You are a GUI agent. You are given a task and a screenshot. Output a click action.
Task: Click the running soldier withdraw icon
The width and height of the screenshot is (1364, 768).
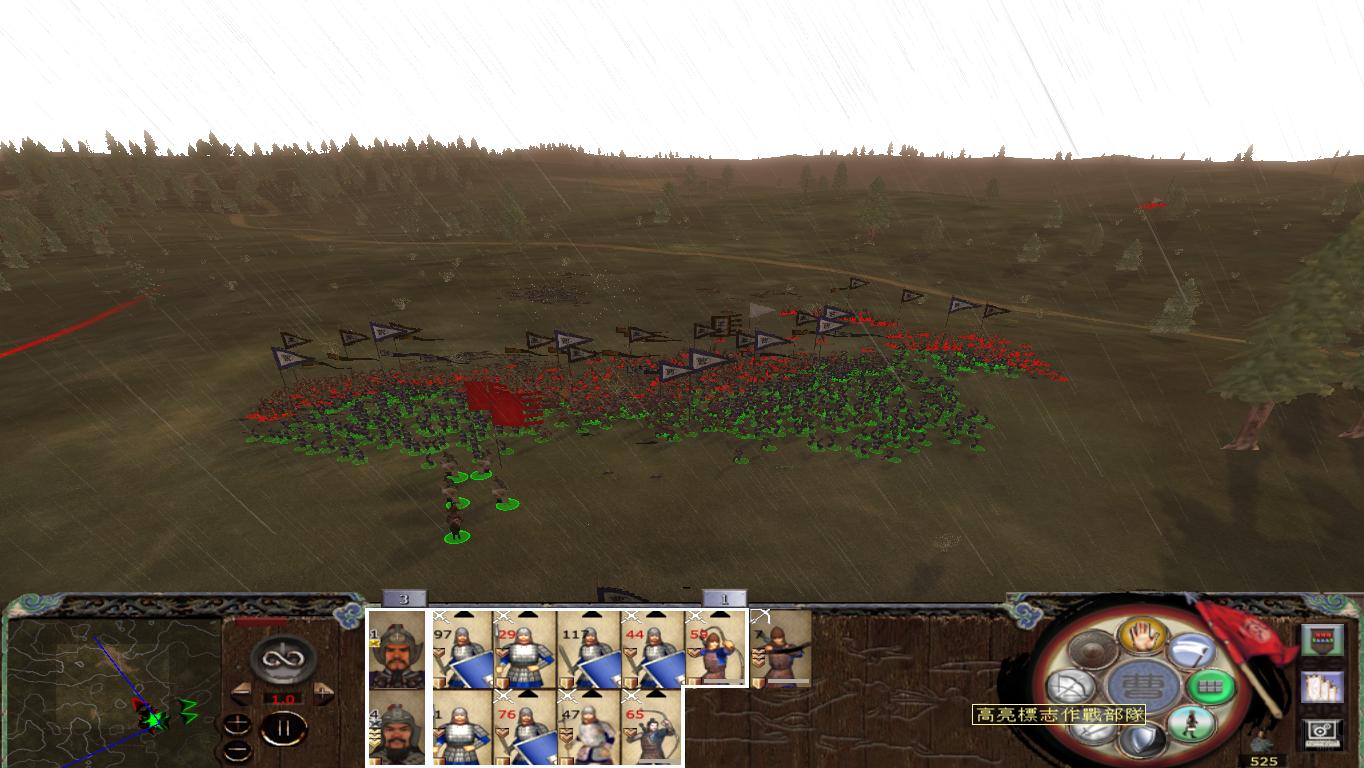(1193, 722)
